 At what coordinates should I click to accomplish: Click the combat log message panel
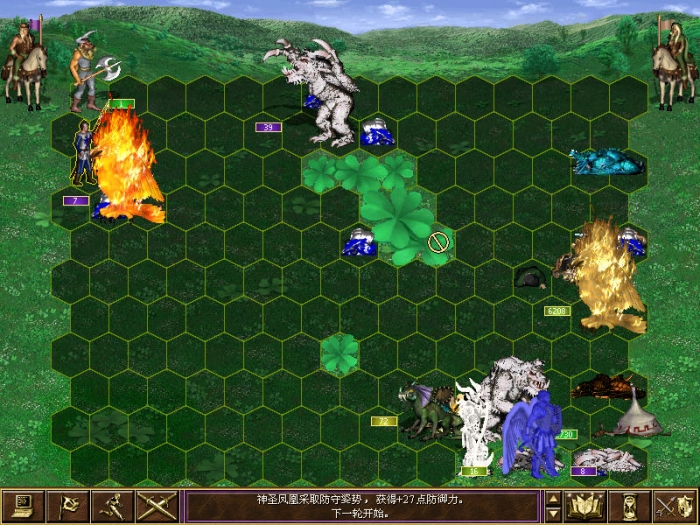pos(363,506)
